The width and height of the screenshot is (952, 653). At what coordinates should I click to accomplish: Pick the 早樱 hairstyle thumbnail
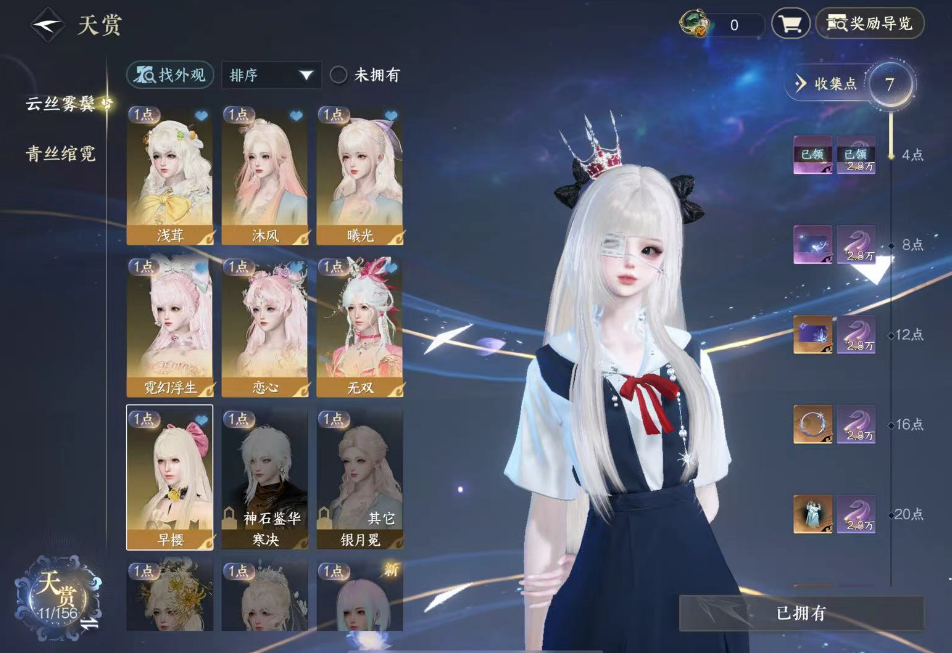click(169, 477)
